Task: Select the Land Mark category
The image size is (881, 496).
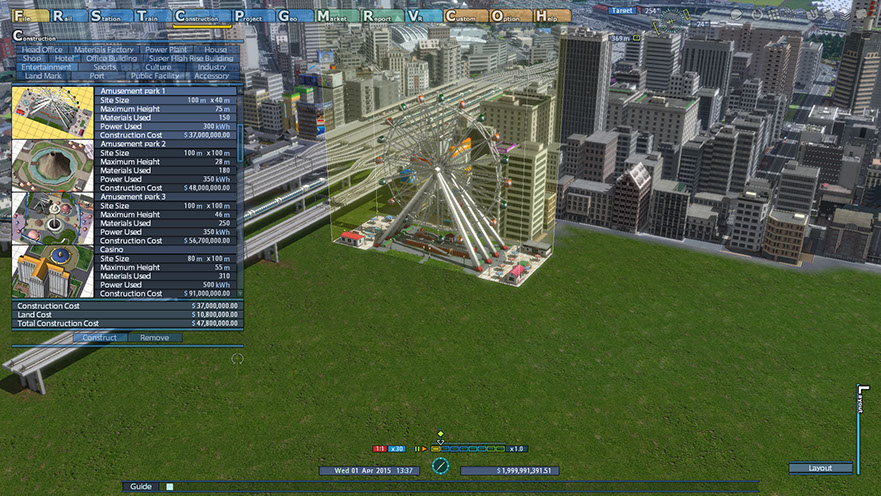Action: [43, 76]
